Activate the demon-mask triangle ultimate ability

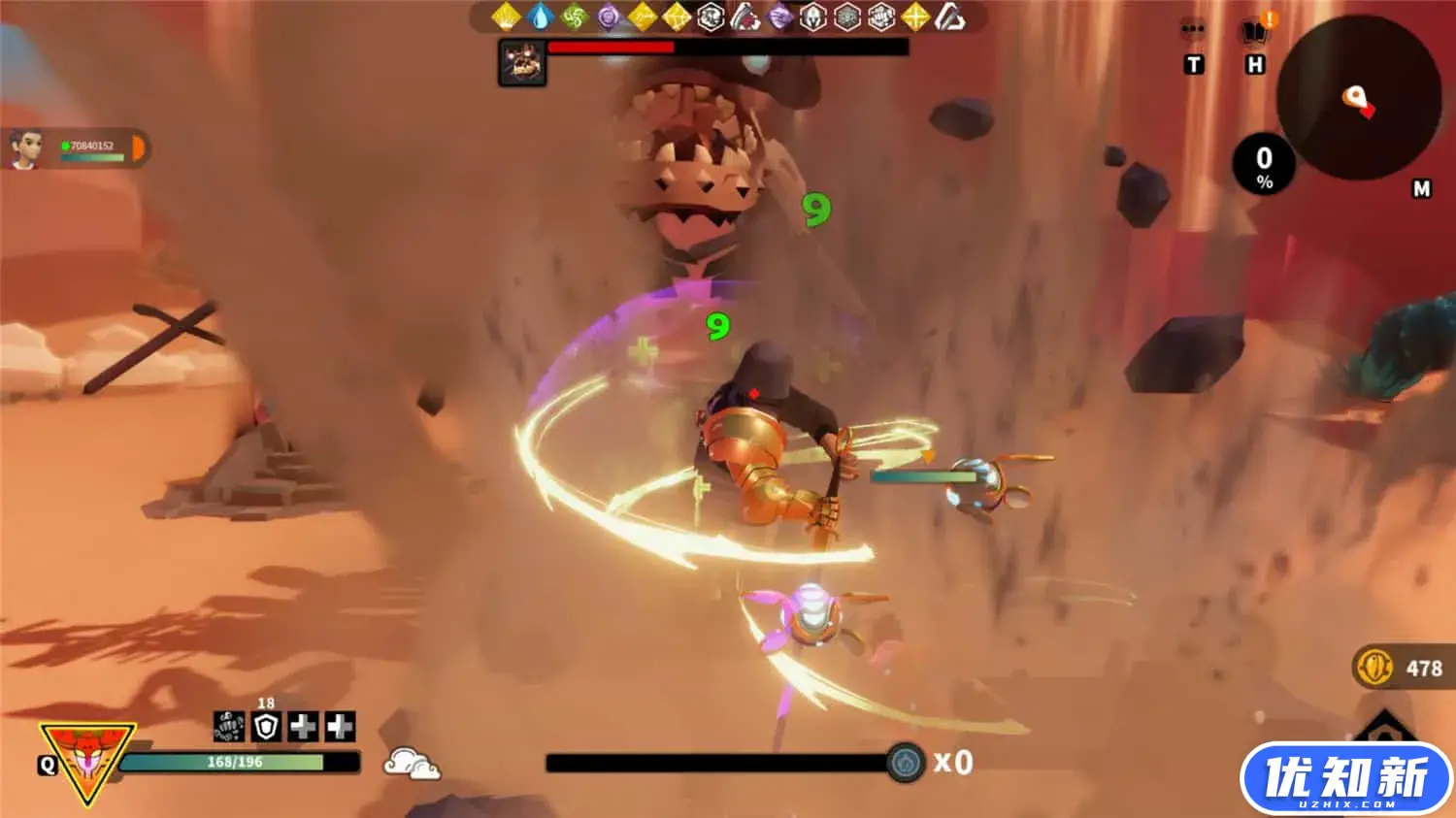(x=86, y=760)
